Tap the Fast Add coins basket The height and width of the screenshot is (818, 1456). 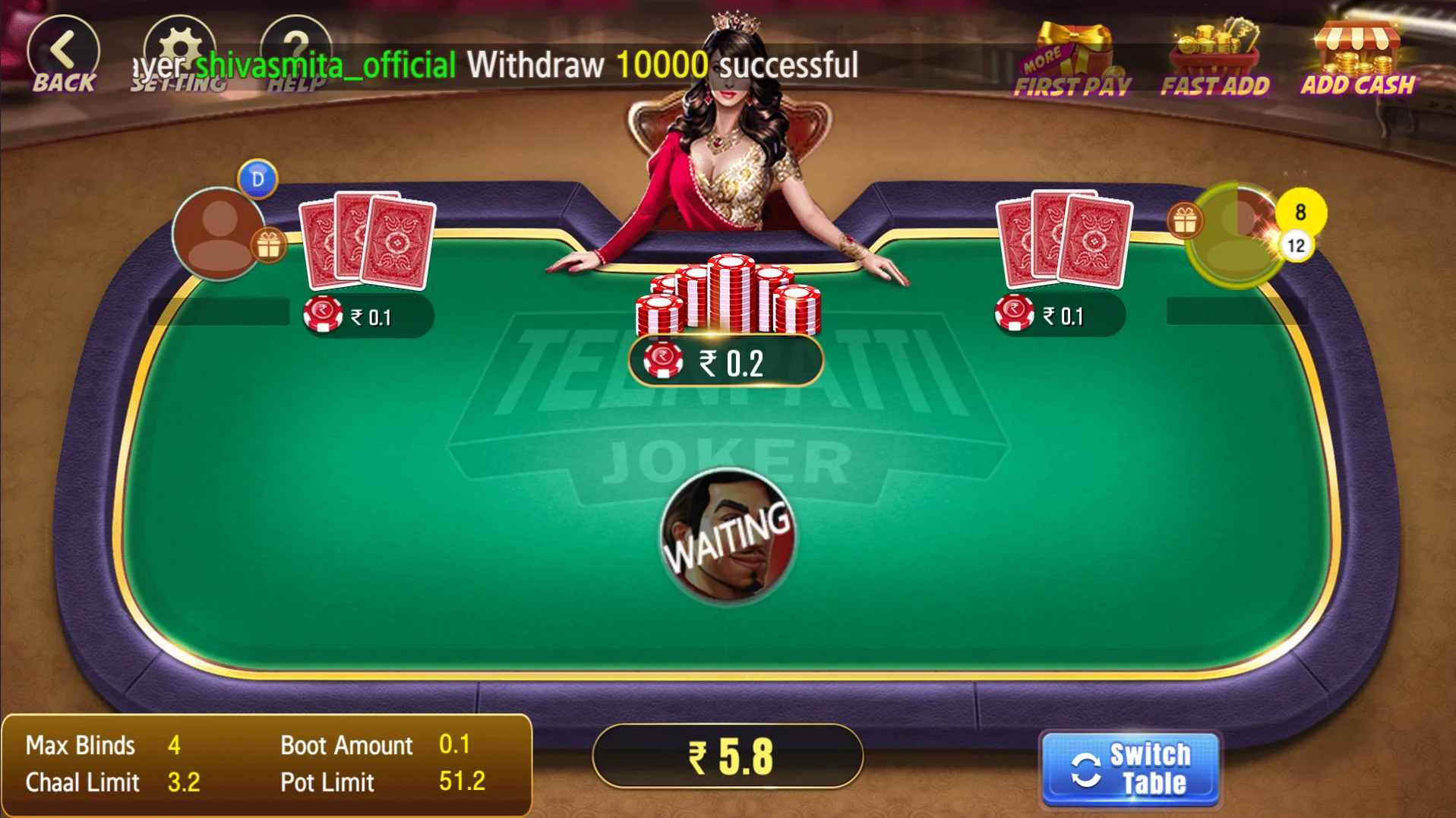1214,61
